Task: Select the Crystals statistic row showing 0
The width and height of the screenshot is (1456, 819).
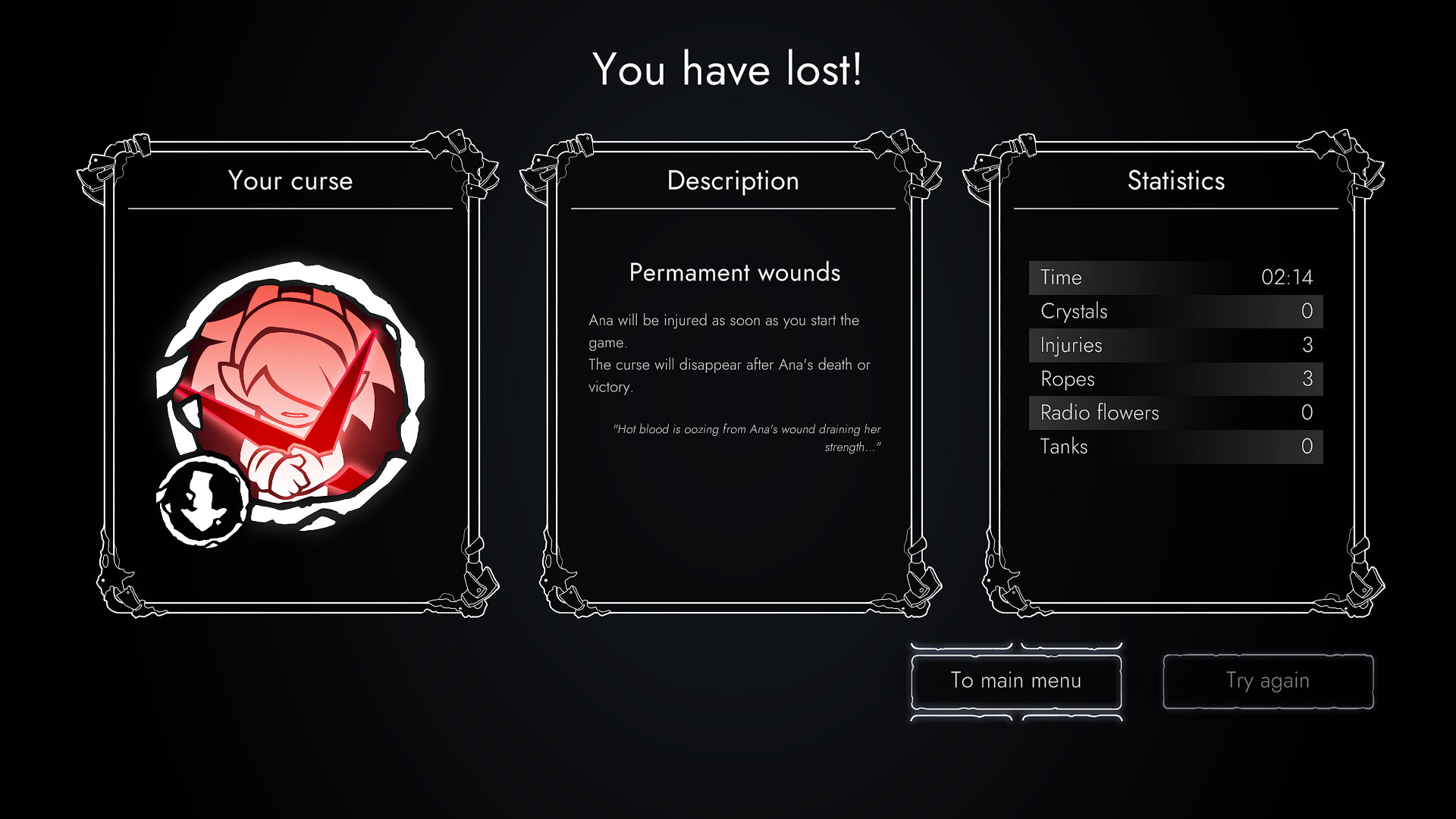Action: (1174, 311)
